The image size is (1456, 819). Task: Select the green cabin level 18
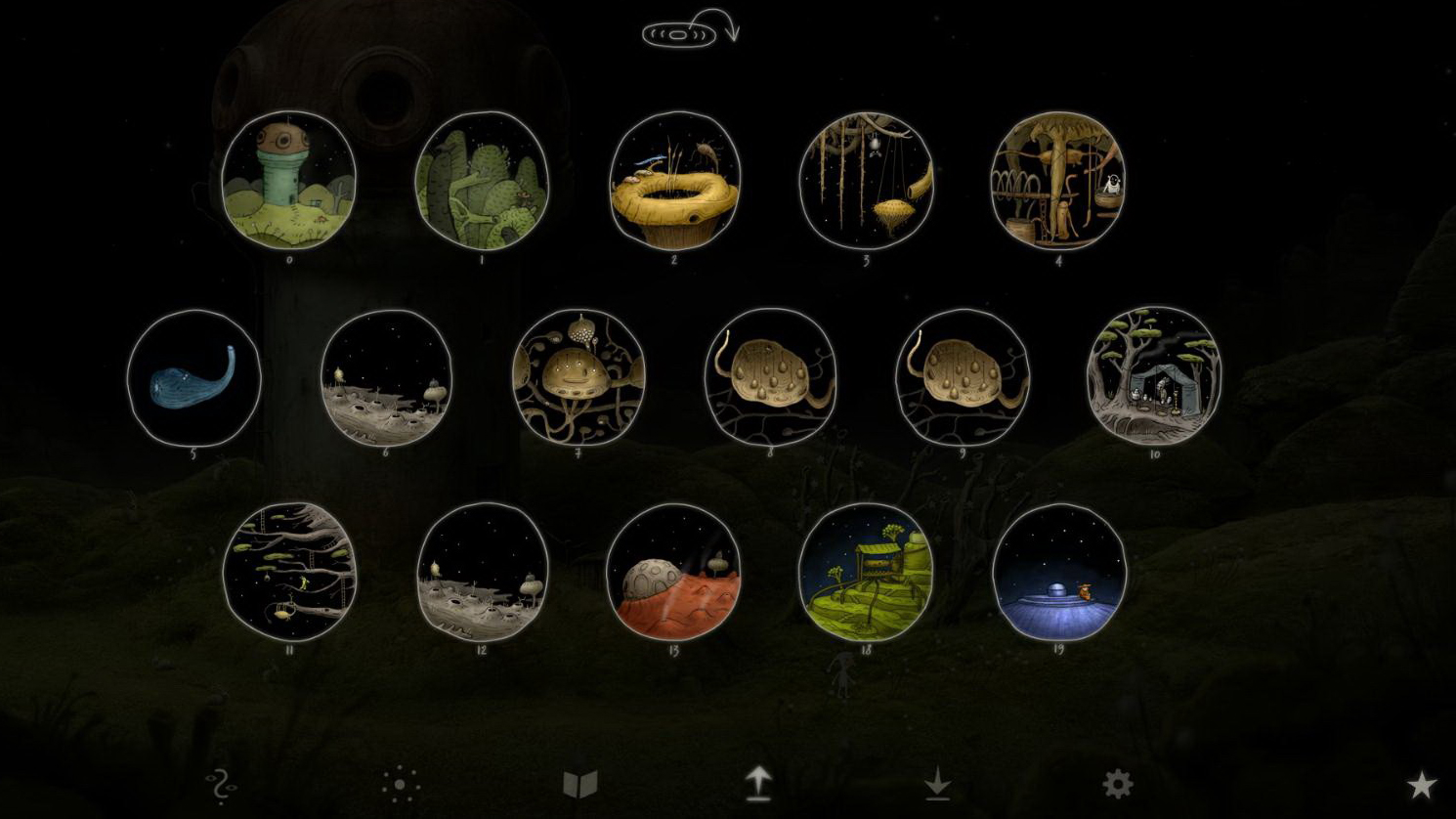[x=868, y=573]
